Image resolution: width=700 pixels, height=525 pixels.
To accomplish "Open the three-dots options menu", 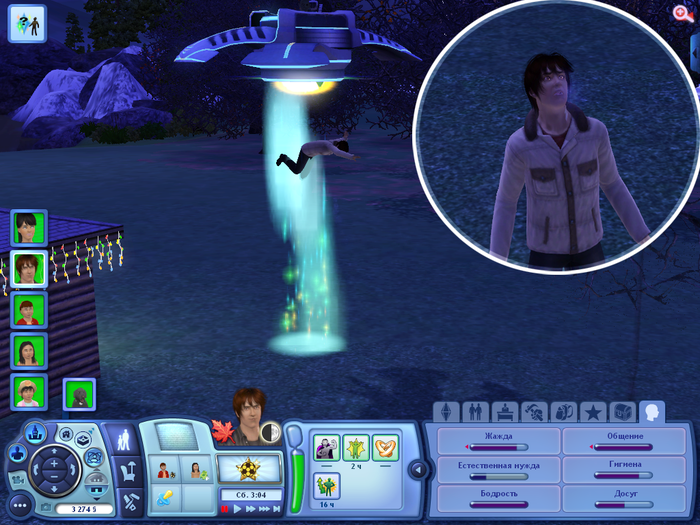I will [21, 506].
